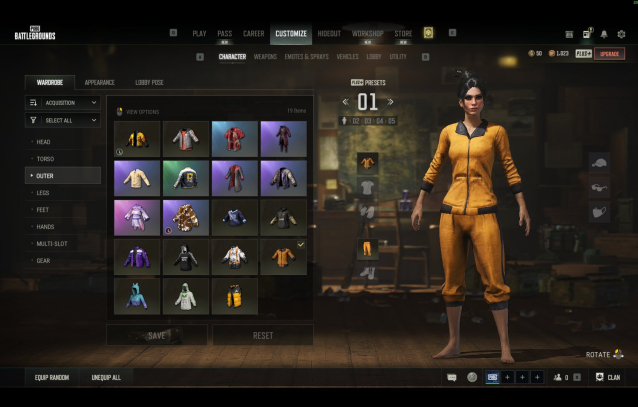Select the Lobby Pose tab
Viewport: 638px width, 407px height.
point(149,82)
